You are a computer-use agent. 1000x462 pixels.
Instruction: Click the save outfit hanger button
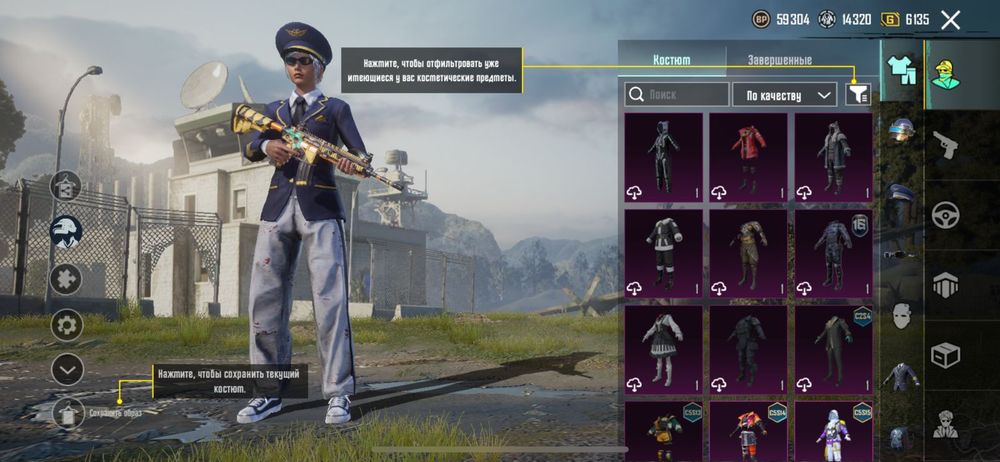(68, 412)
